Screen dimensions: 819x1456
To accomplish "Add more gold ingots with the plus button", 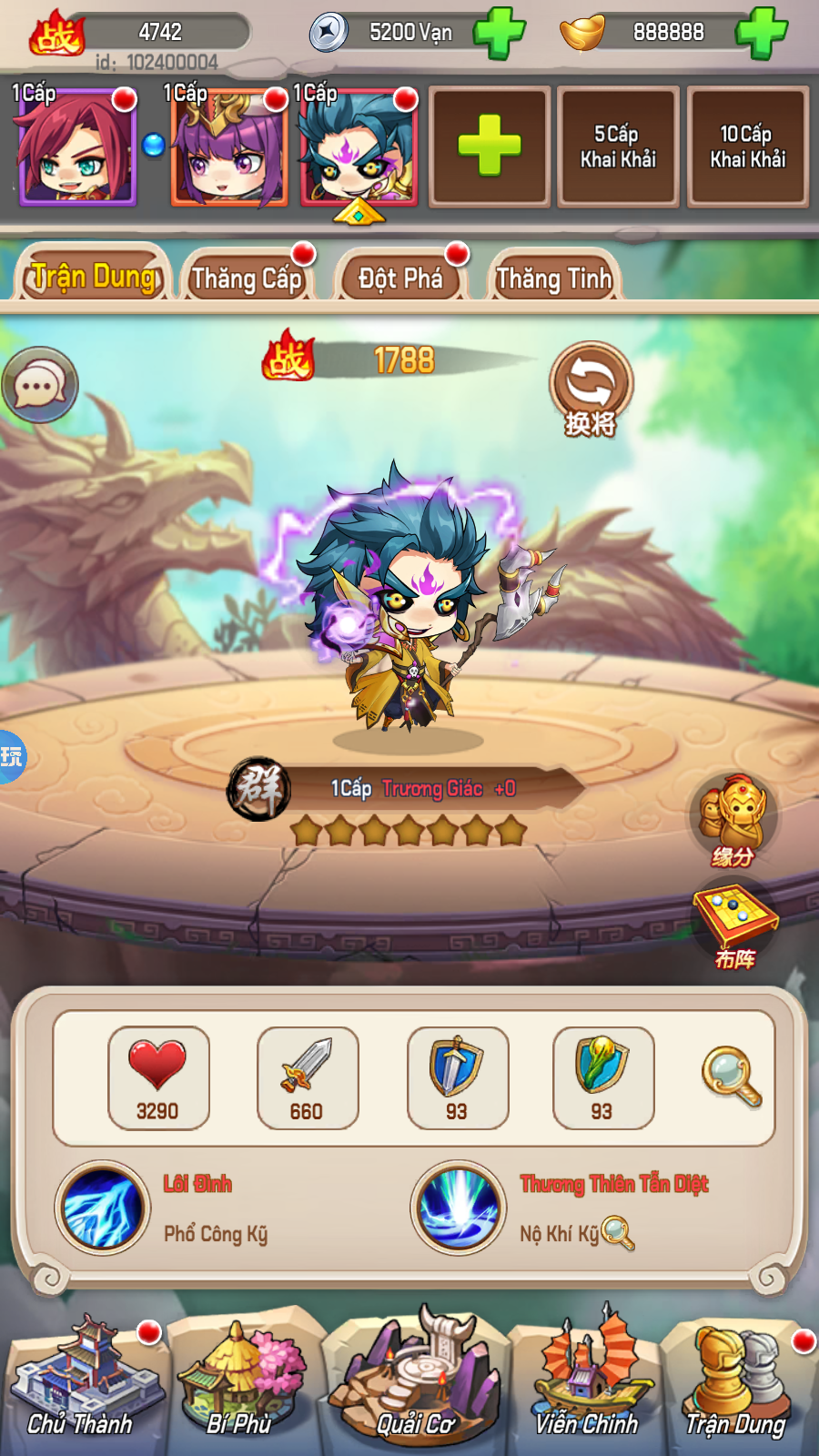I will [x=761, y=33].
